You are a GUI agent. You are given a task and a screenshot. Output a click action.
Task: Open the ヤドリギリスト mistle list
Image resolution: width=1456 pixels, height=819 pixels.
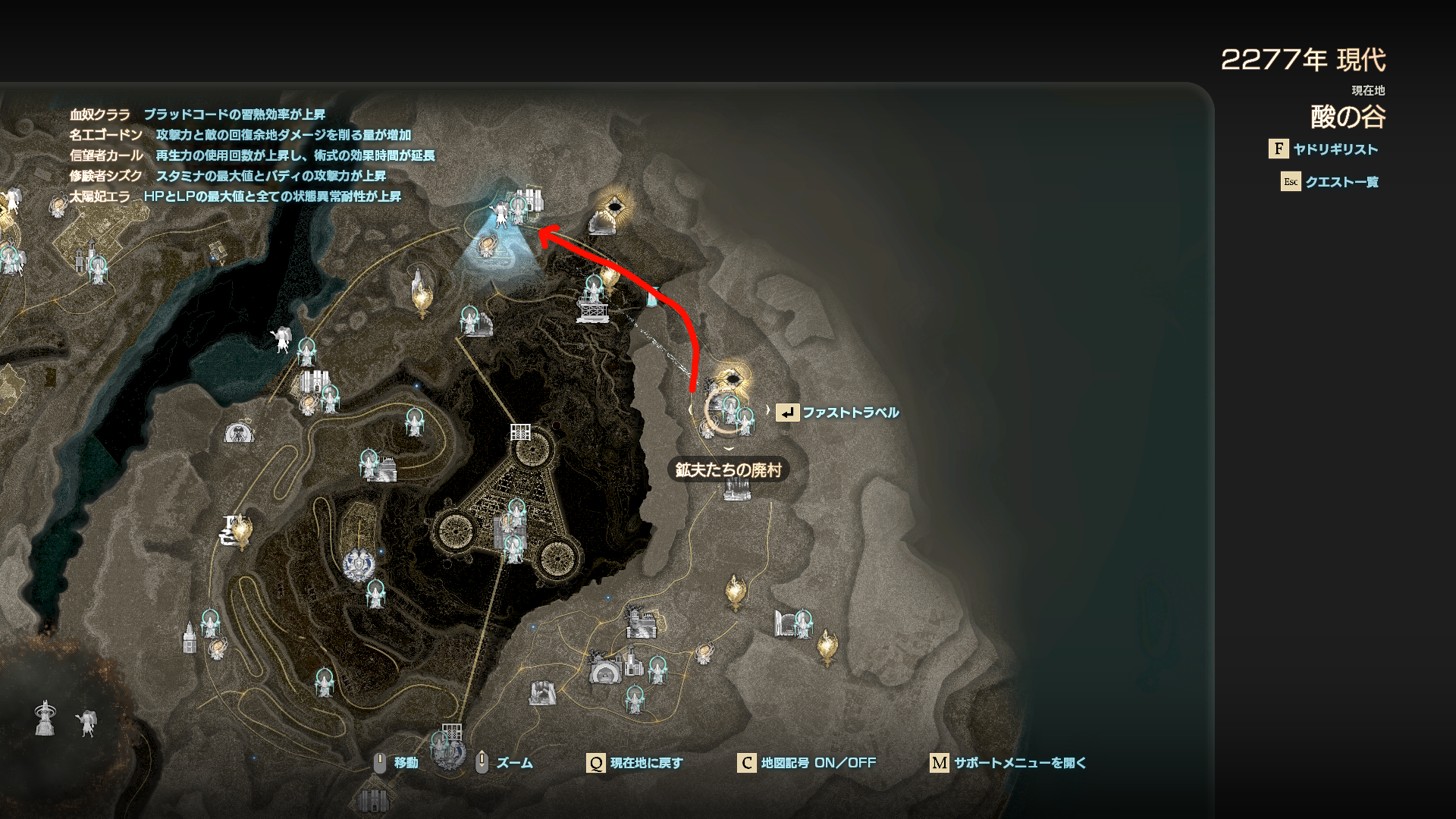[x=1335, y=149]
